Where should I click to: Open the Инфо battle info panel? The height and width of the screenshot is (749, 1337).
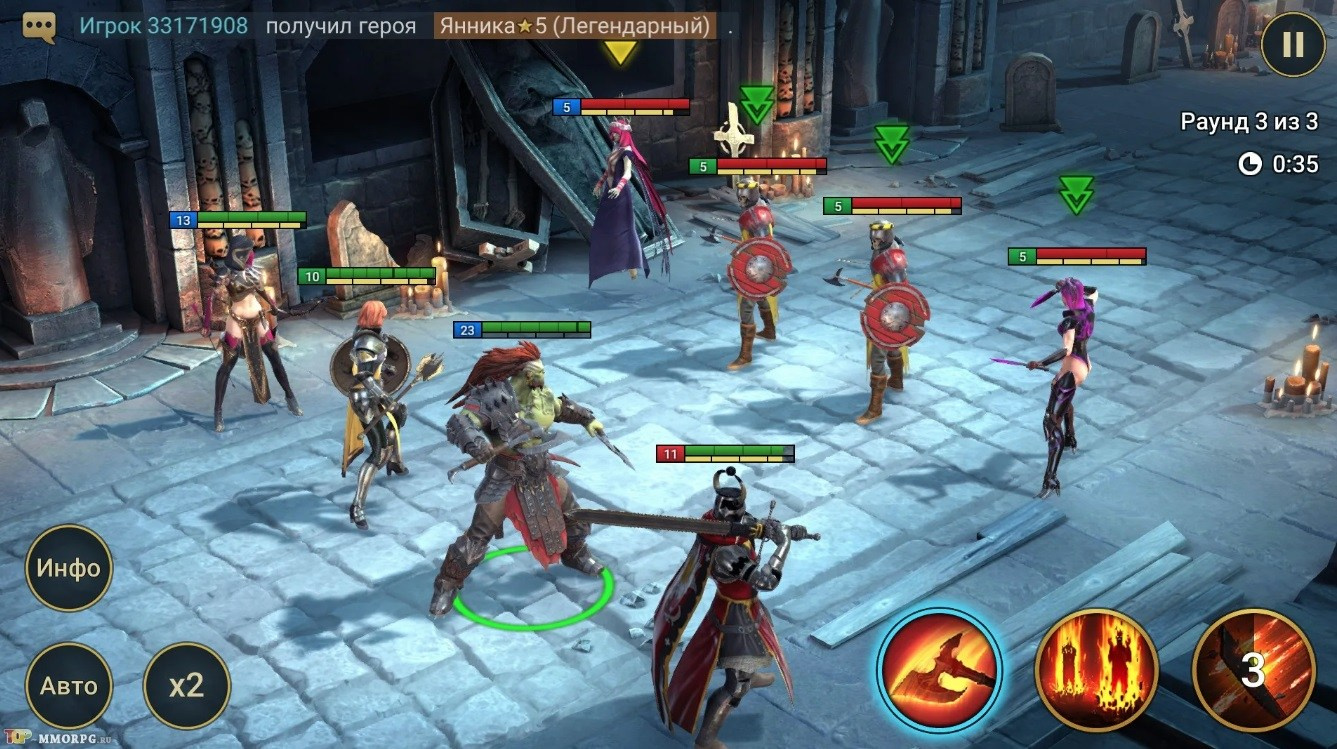click(x=69, y=568)
